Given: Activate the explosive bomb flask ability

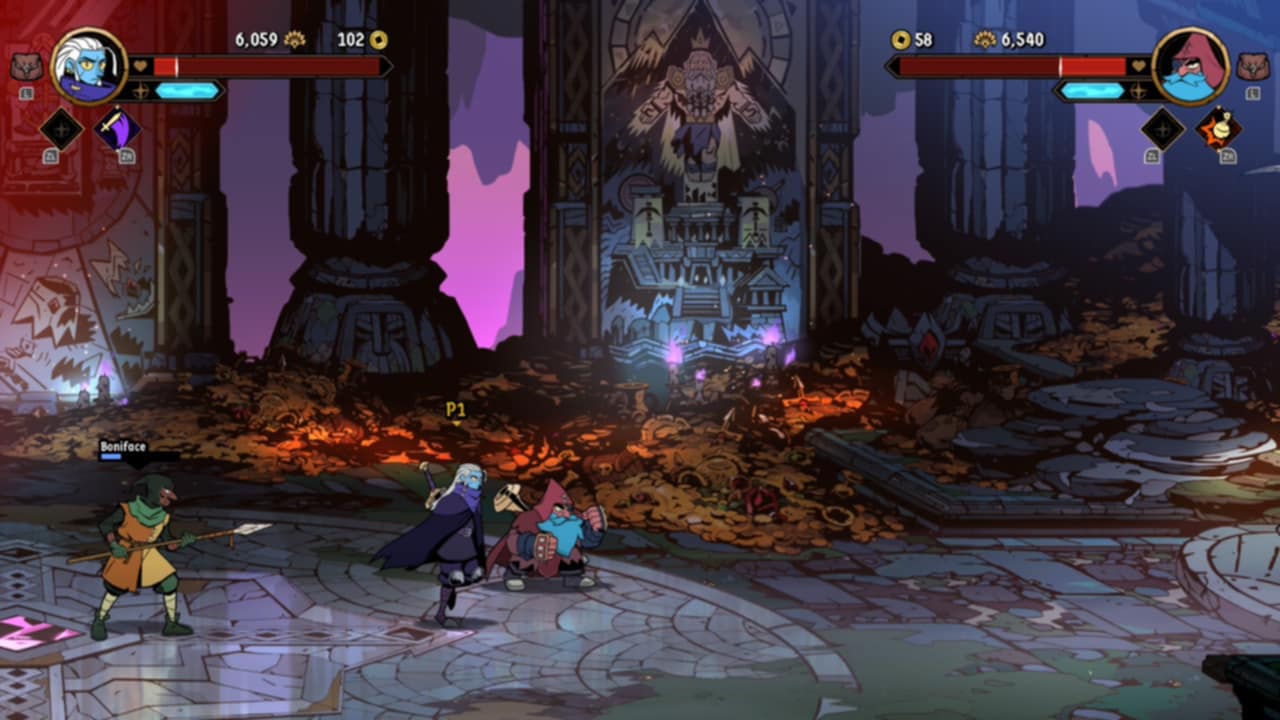Looking at the screenshot, I should [x=1218, y=128].
